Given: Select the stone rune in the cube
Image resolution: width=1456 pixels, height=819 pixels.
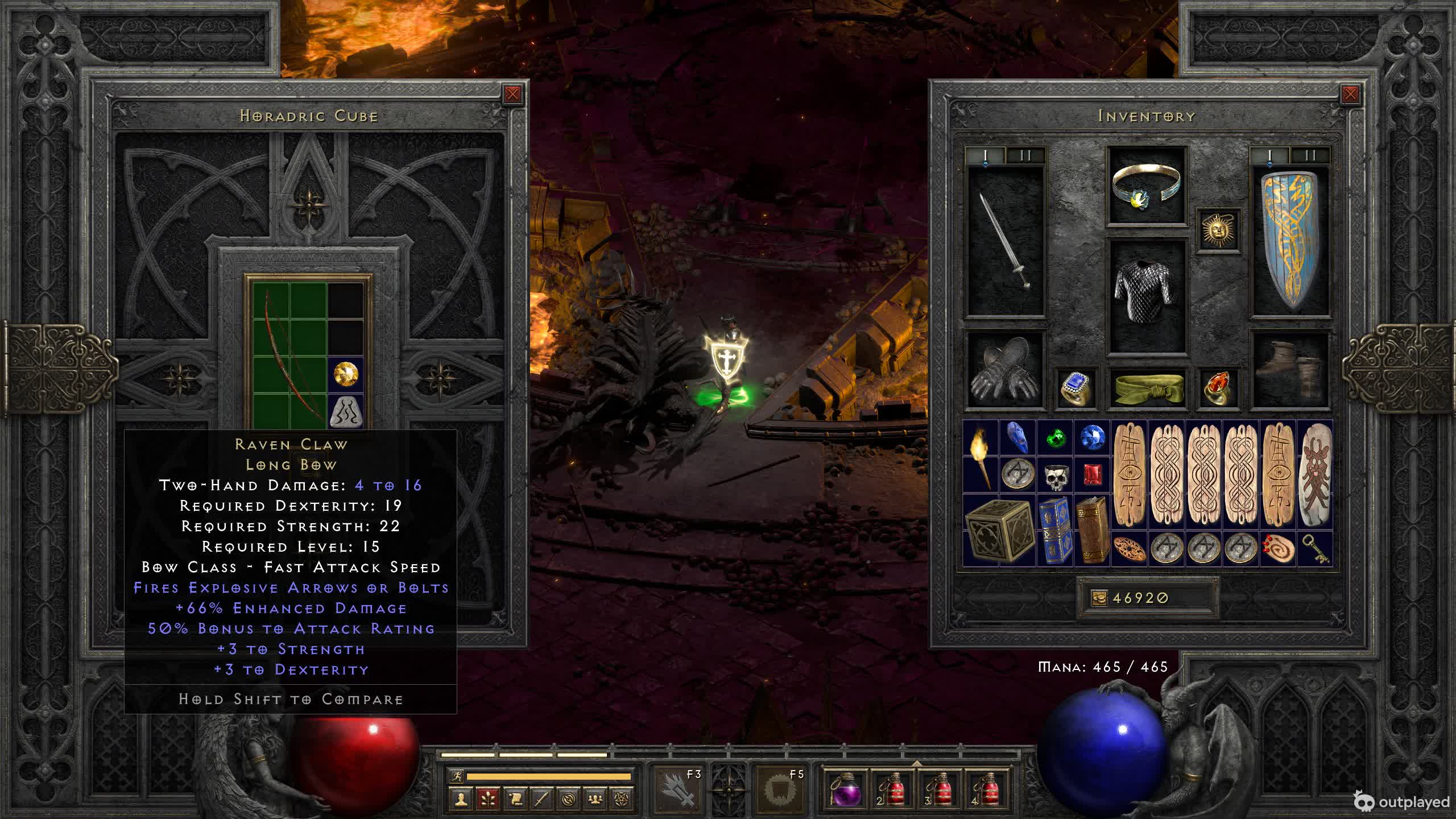Looking at the screenshot, I should click(346, 411).
